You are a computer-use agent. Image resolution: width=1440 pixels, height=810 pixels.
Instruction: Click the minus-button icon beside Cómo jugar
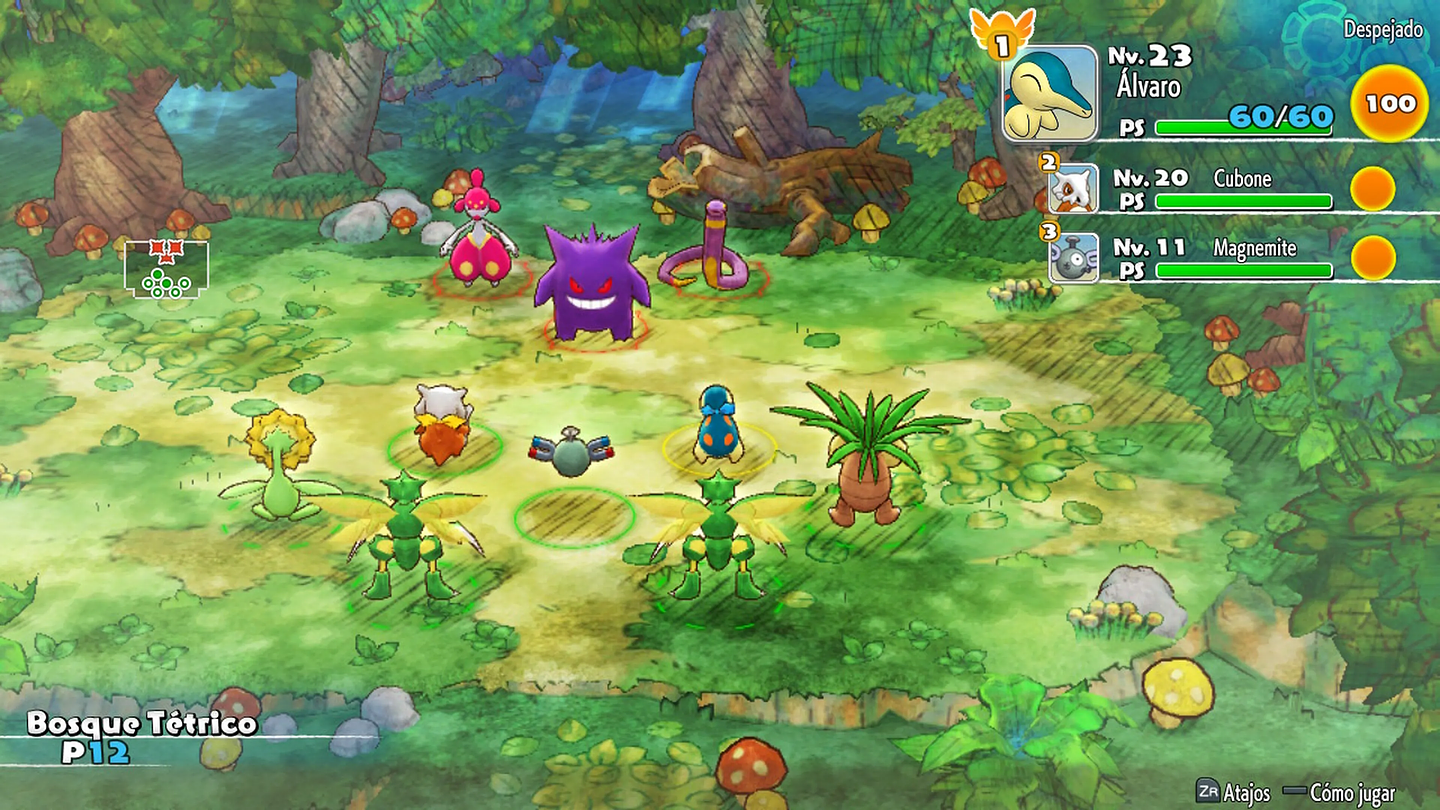coord(1294,790)
